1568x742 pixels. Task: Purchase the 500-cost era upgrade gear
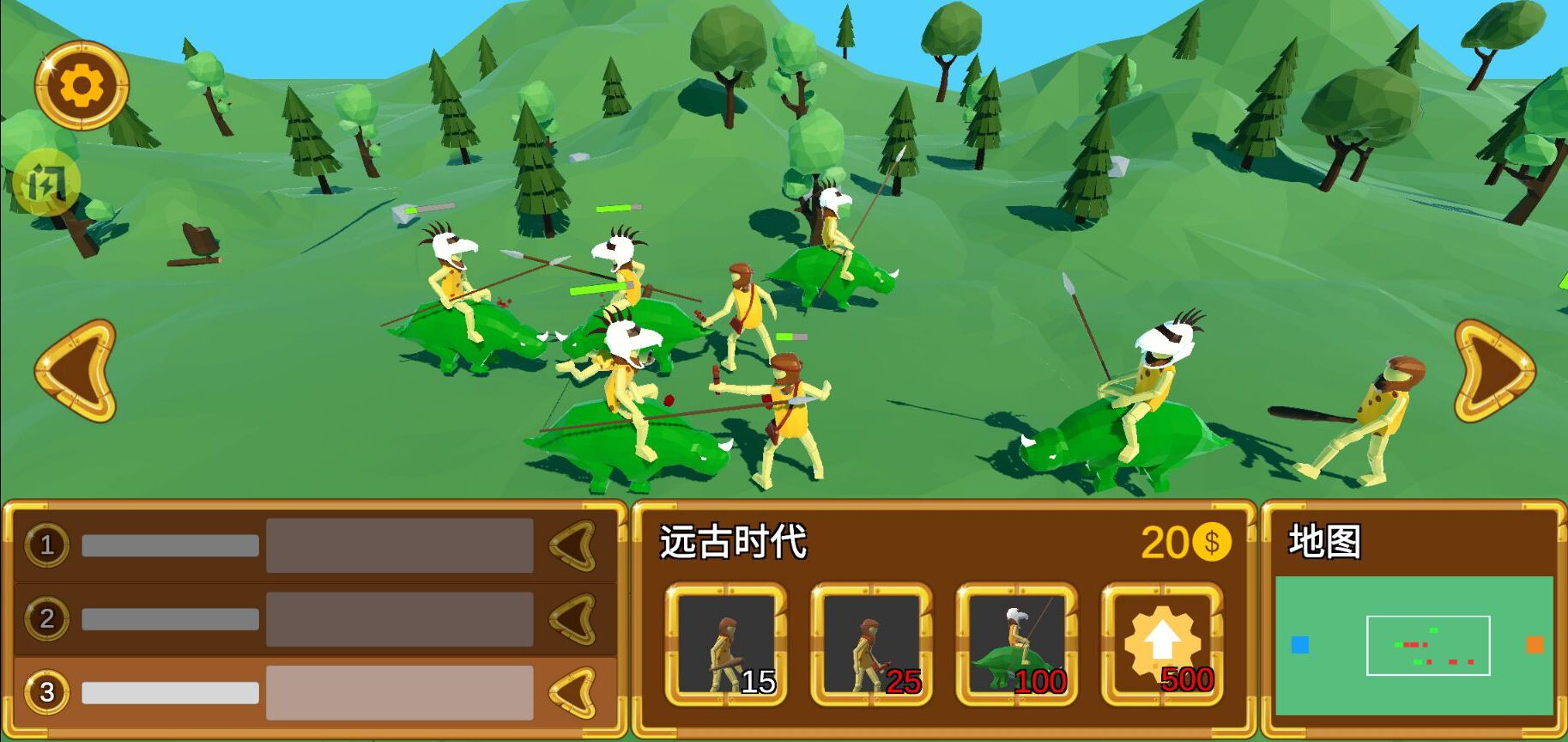tap(1159, 644)
